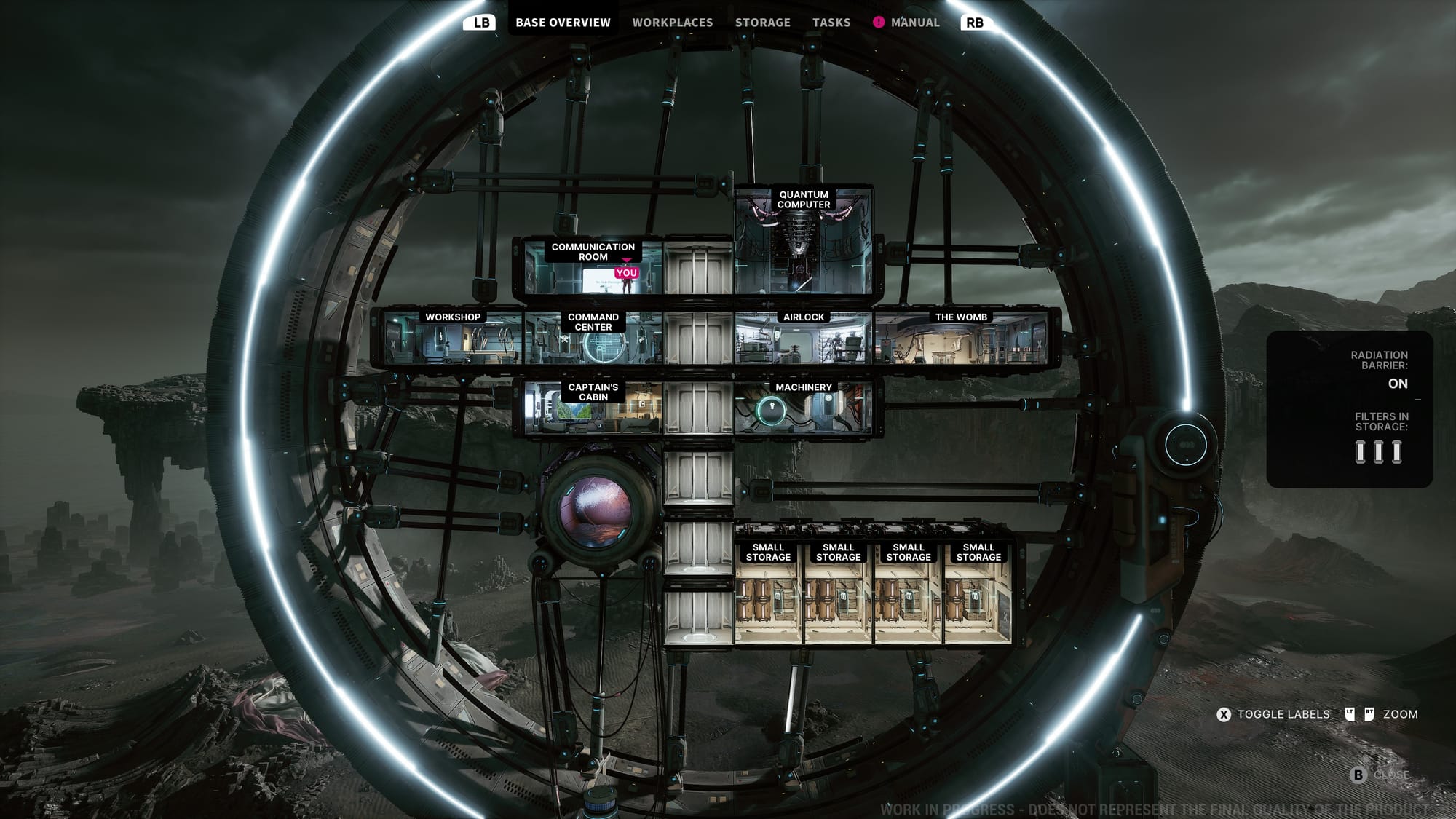Show the Tasks tab
Screen dimensions: 1456x819
pos(831,23)
